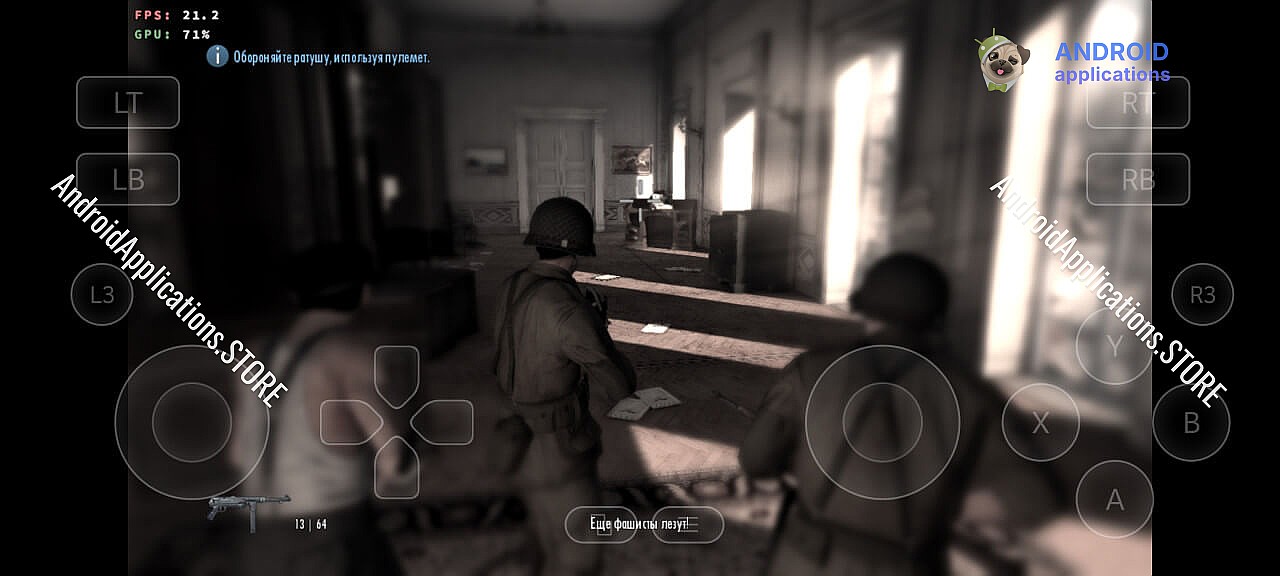
Task: Tap the D-pad down arrow
Action: 397,467
